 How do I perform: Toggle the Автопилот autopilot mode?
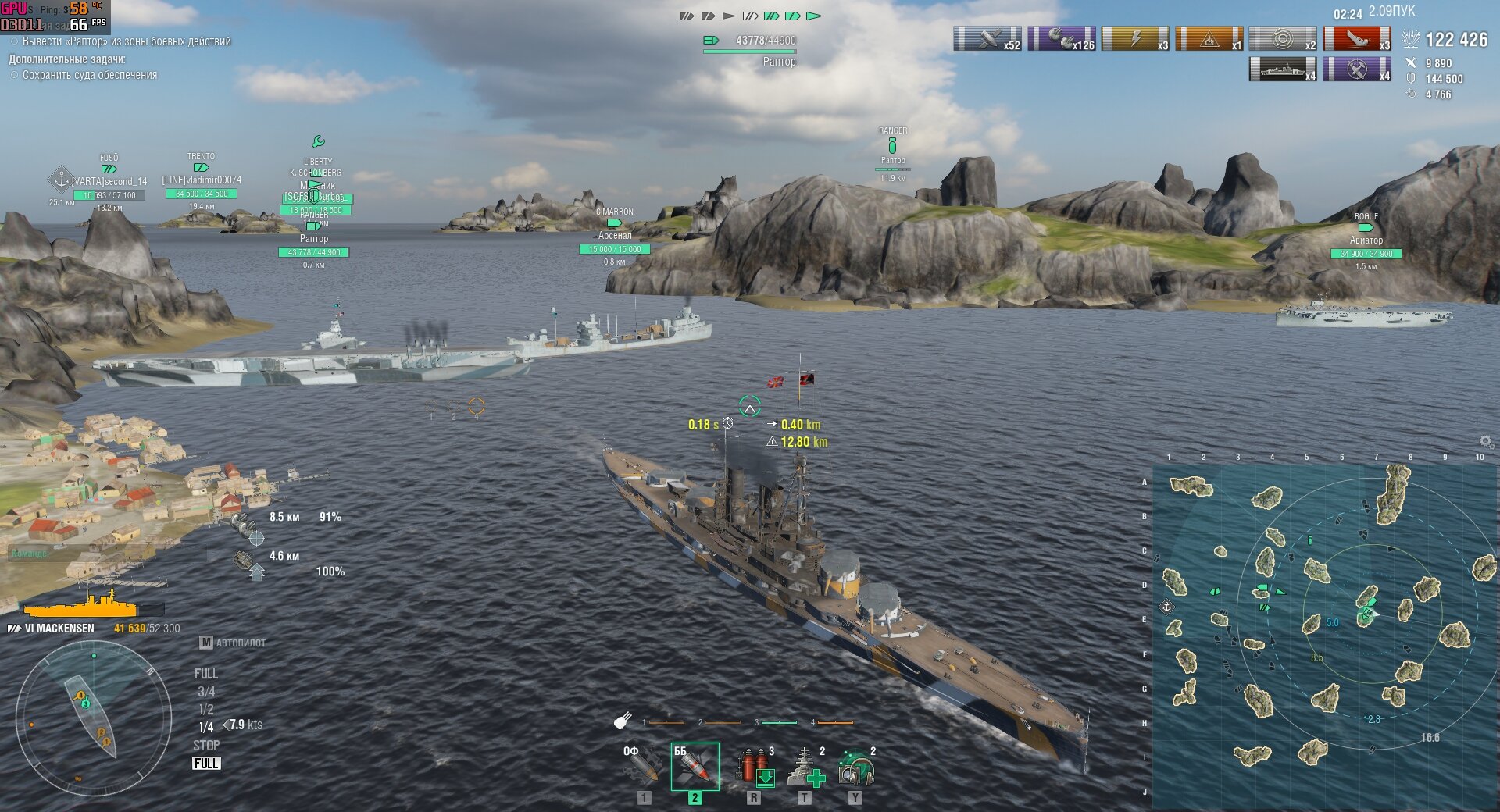click(x=233, y=643)
